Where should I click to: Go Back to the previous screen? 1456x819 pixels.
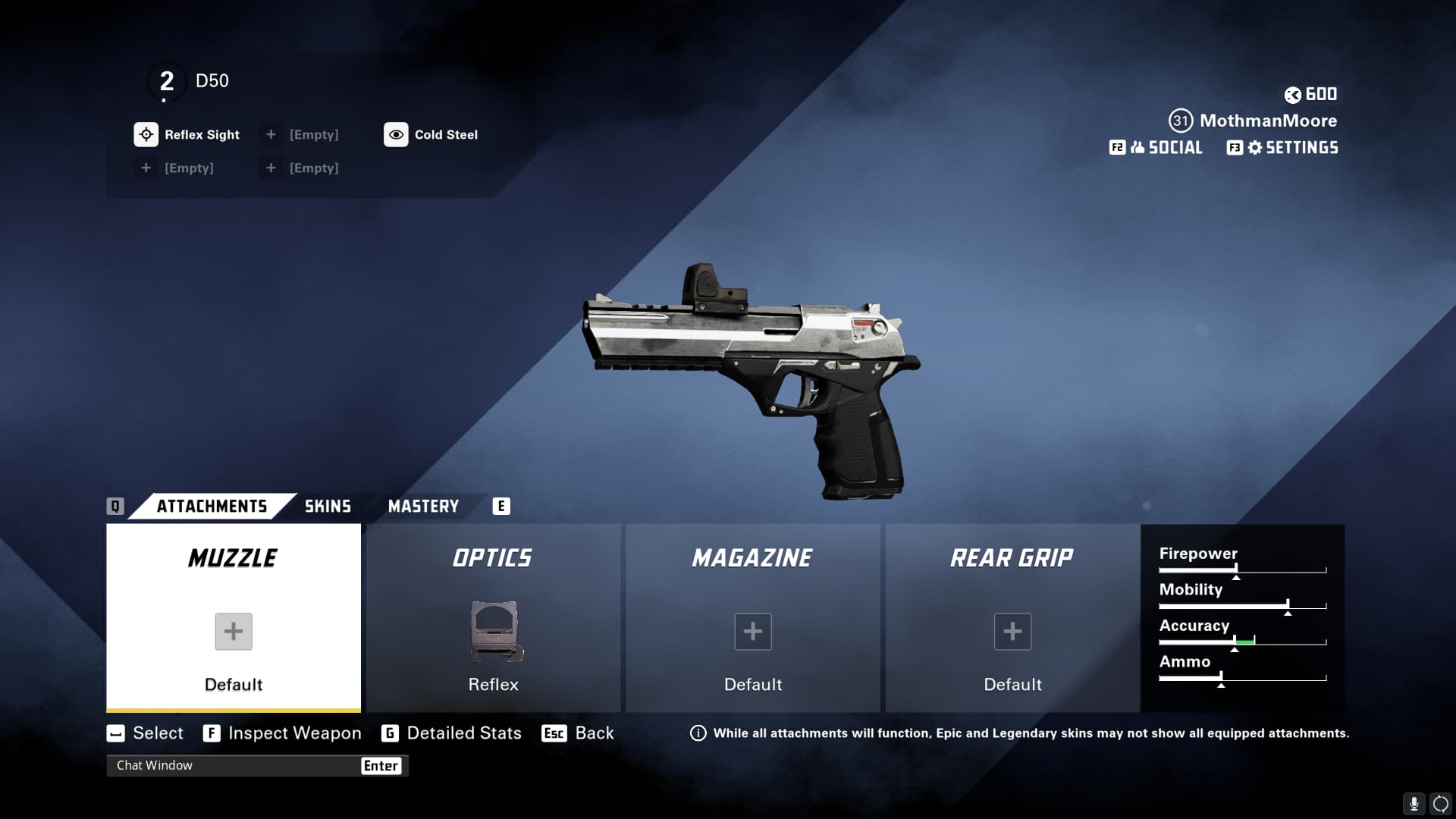(594, 733)
